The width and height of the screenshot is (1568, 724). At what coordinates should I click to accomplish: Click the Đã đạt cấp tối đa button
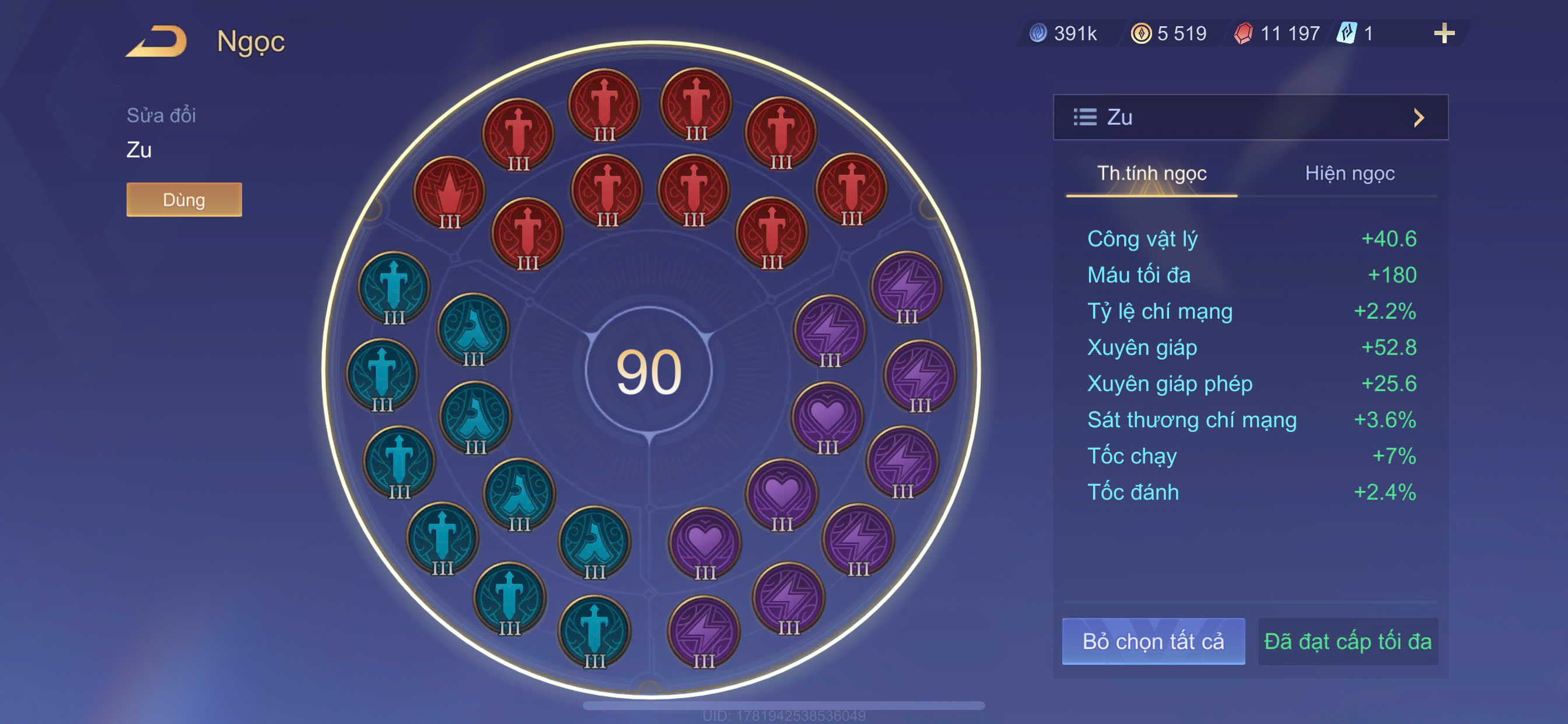click(x=1347, y=641)
